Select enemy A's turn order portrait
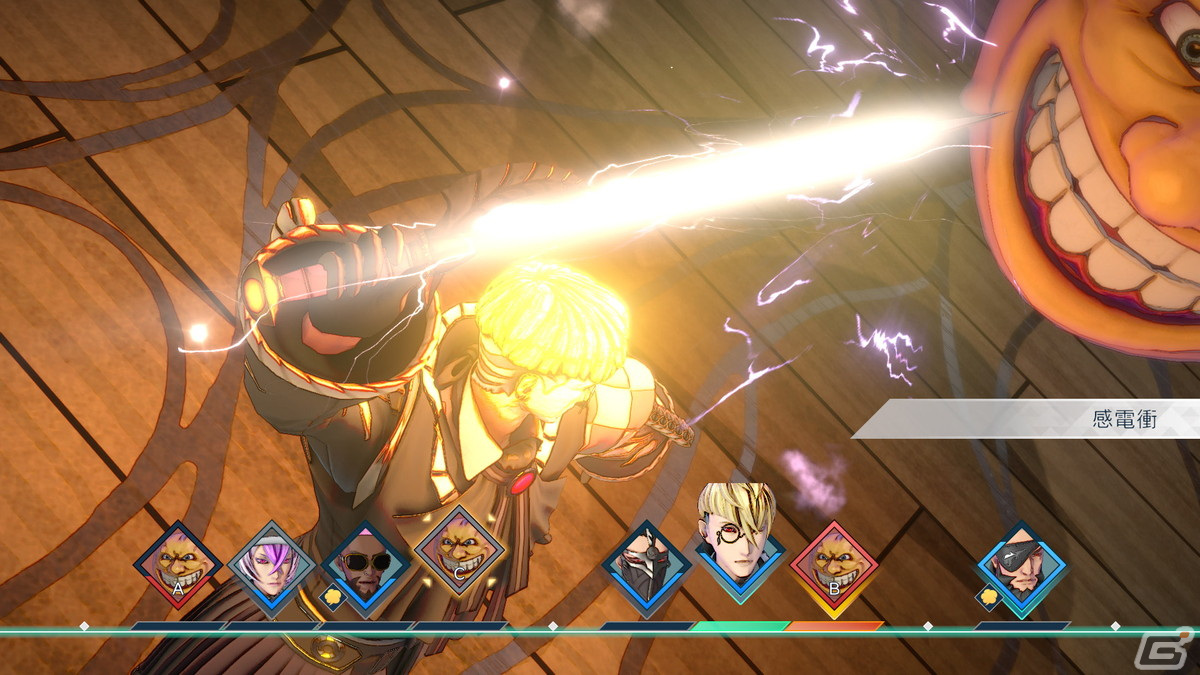The width and height of the screenshot is (1200, 675). click(x=177, y=566)
